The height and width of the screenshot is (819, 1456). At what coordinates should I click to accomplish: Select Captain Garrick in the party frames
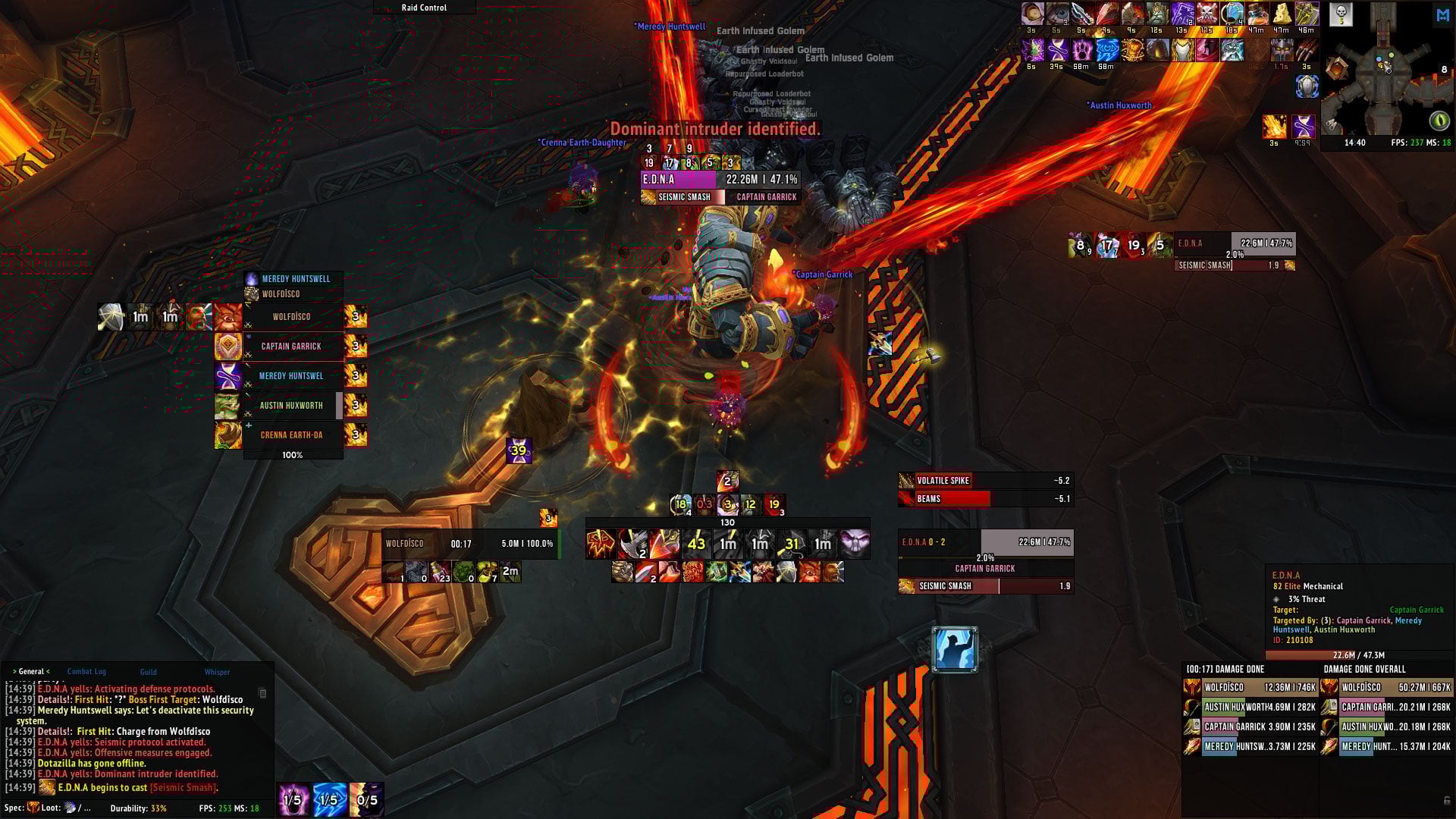(x=292, y=347)
